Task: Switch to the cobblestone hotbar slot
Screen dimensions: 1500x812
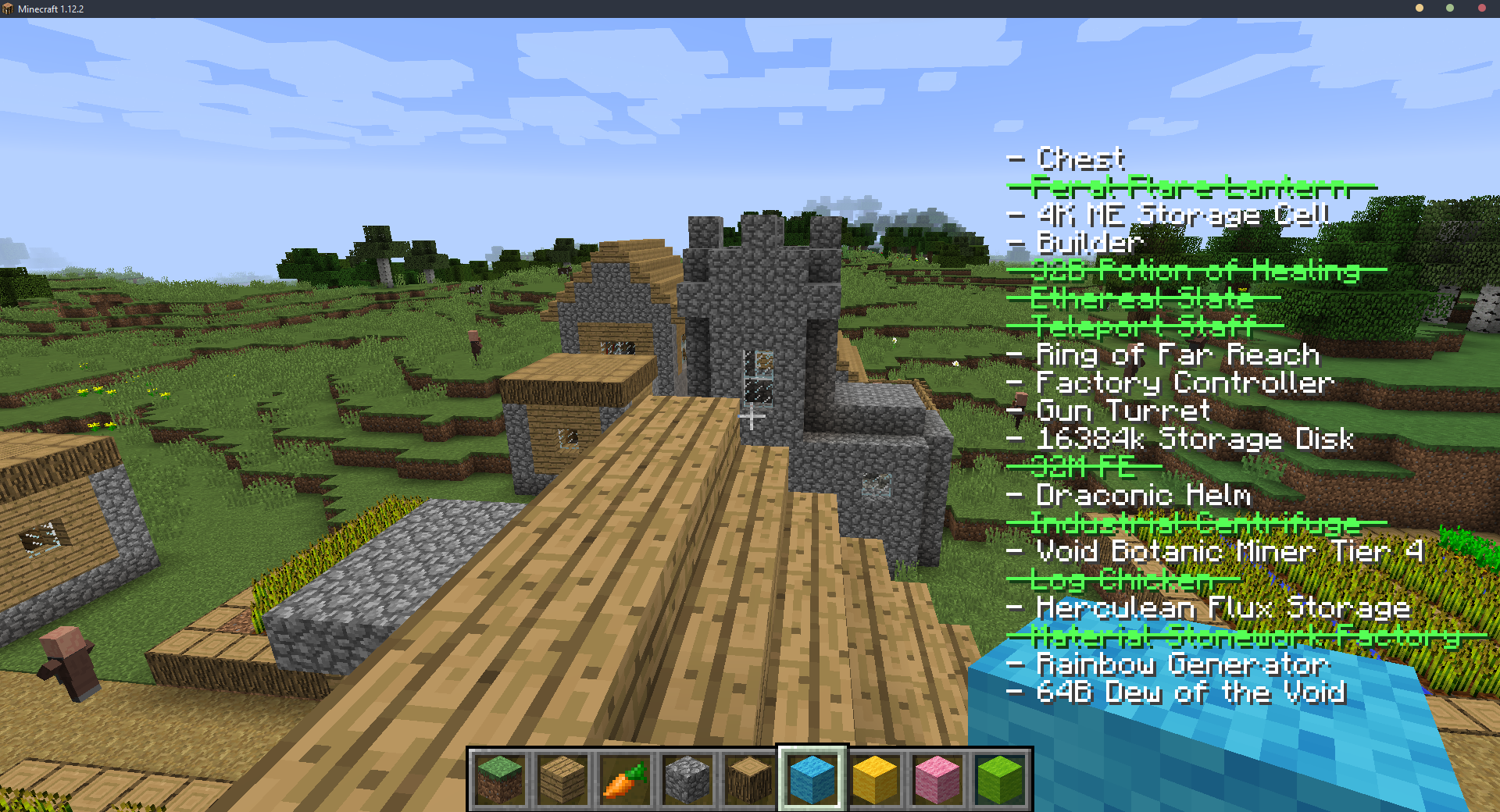Action: click(x=687, y=778)
